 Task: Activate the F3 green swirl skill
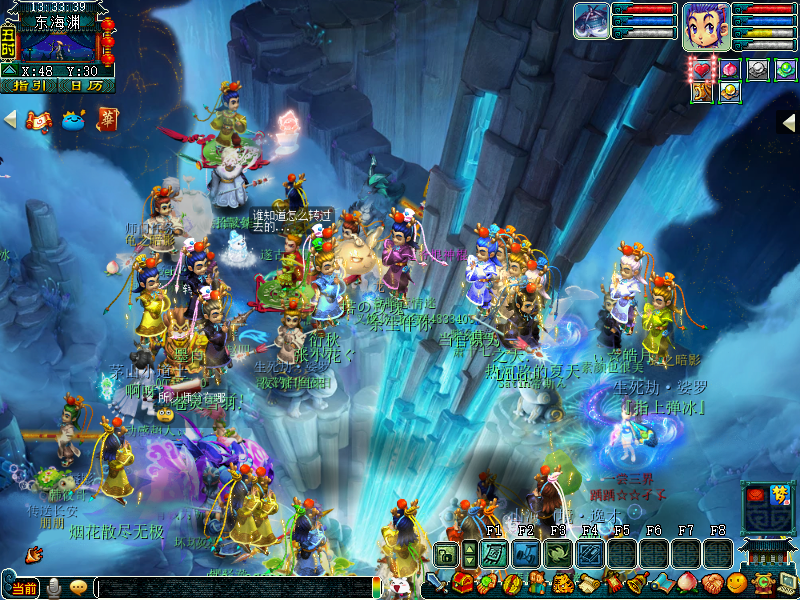point(558,553)
